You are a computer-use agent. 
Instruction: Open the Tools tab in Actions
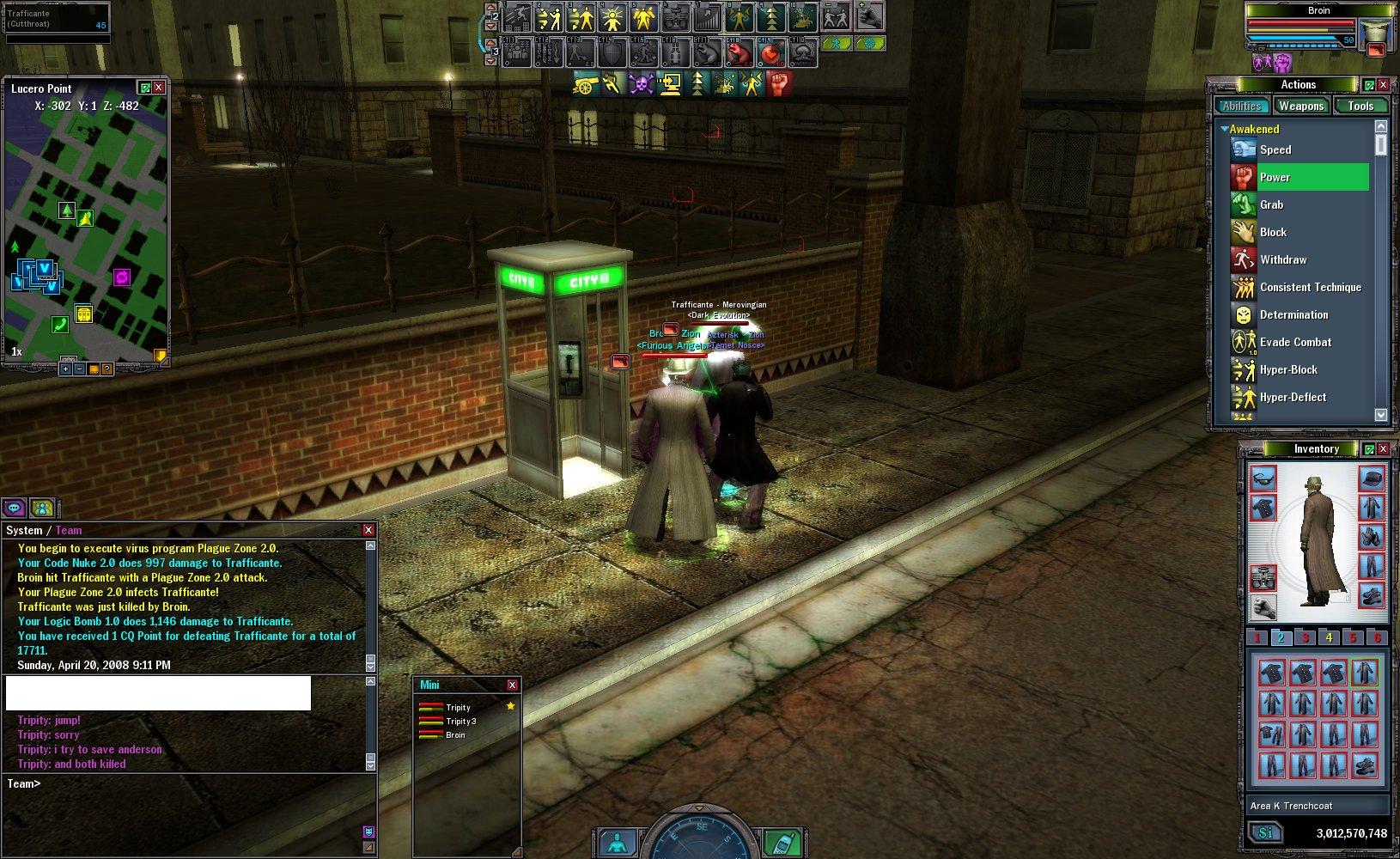(1360, 107)
